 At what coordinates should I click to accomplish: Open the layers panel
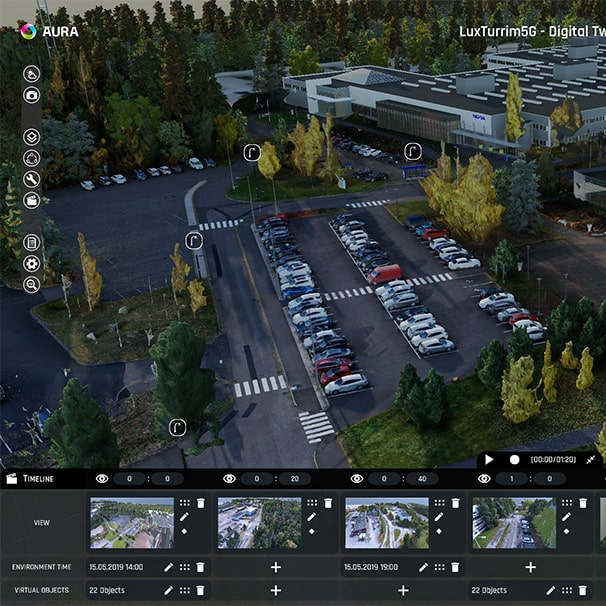tap(32, 136)
